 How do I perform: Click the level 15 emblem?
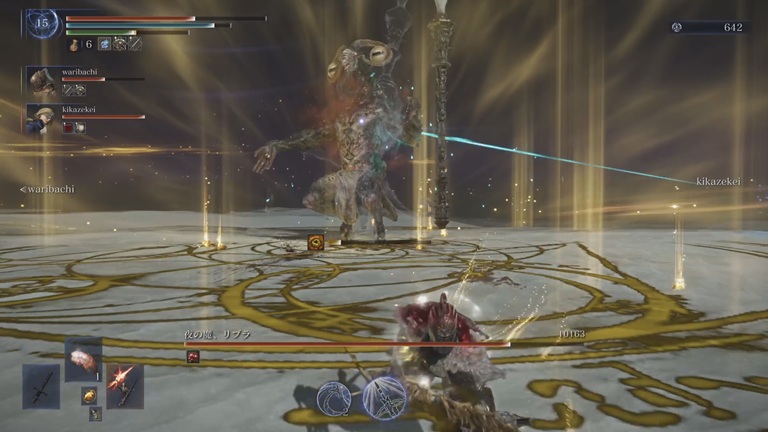click(42, 22)
